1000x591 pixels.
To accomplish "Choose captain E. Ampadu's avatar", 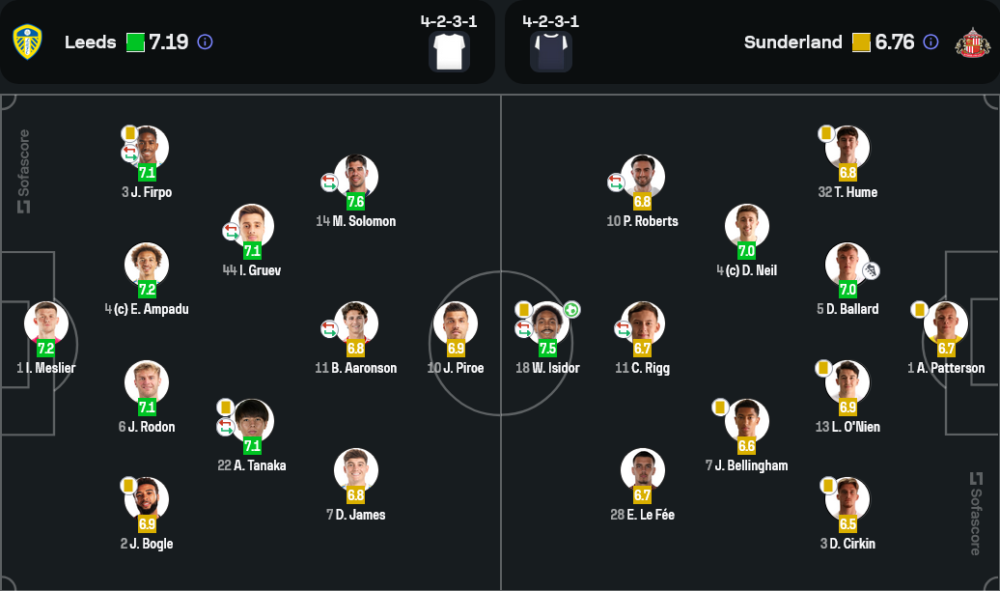I will 147,265.
